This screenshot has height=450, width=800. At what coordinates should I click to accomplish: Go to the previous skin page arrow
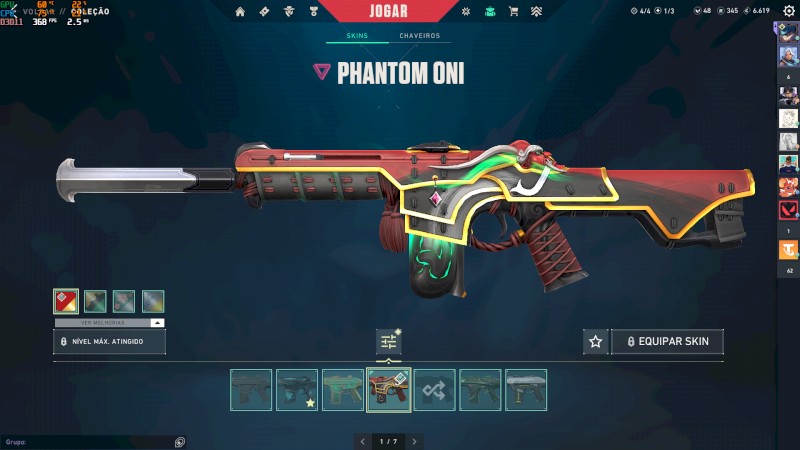362,441
